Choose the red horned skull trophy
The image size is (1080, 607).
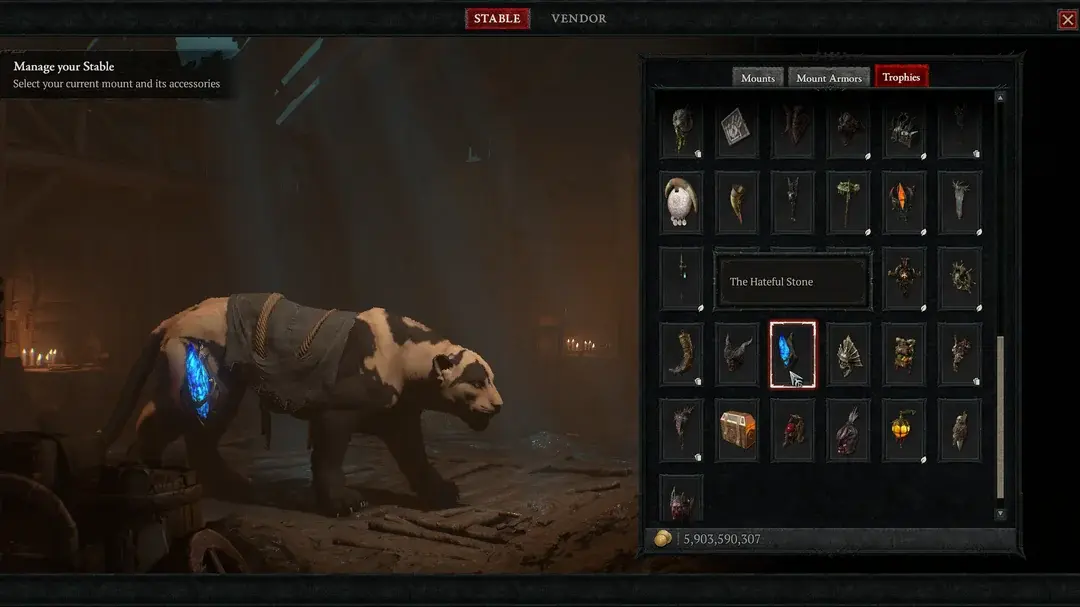click(x=681, y=496)
